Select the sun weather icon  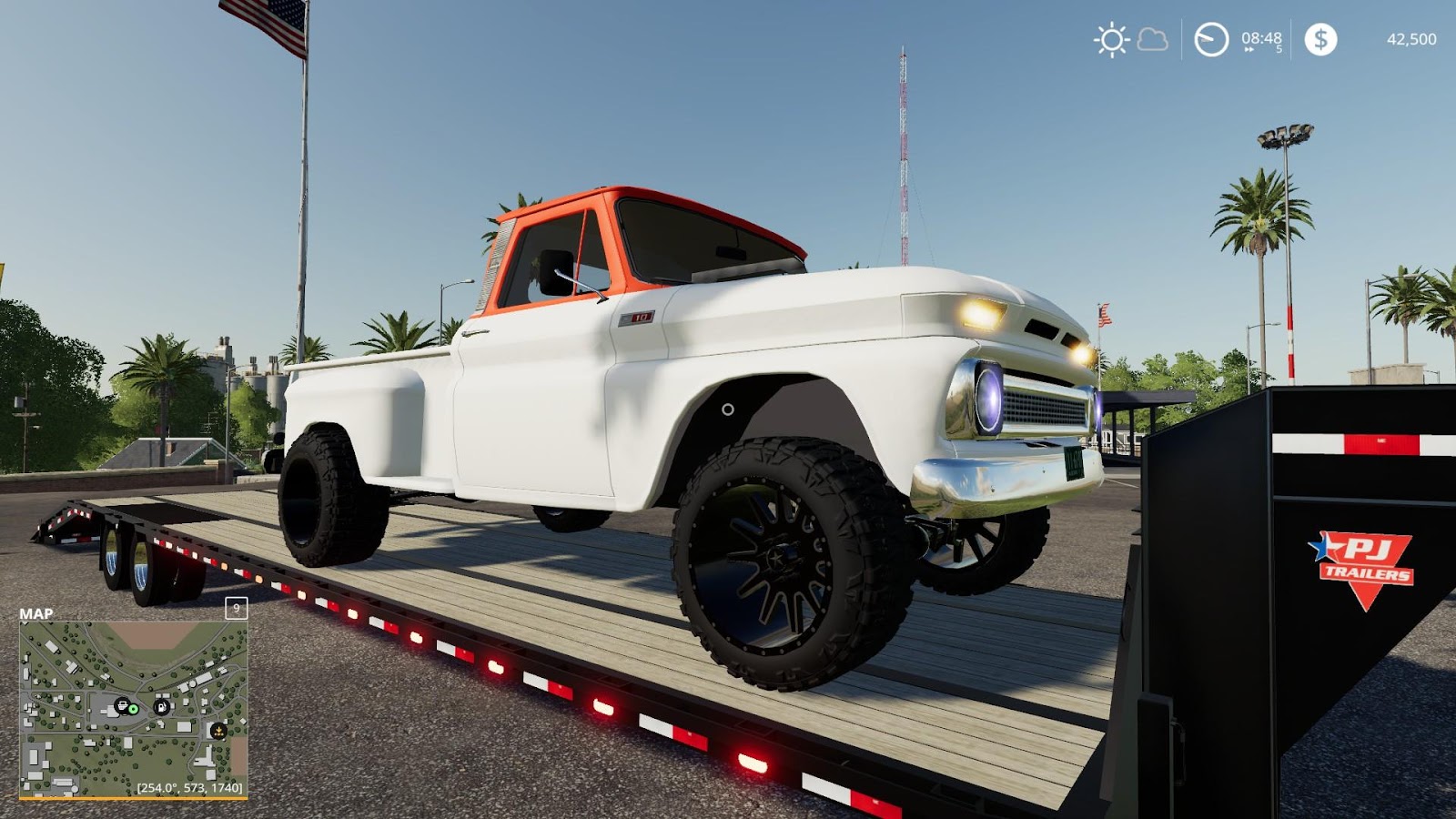point(1110,40)
